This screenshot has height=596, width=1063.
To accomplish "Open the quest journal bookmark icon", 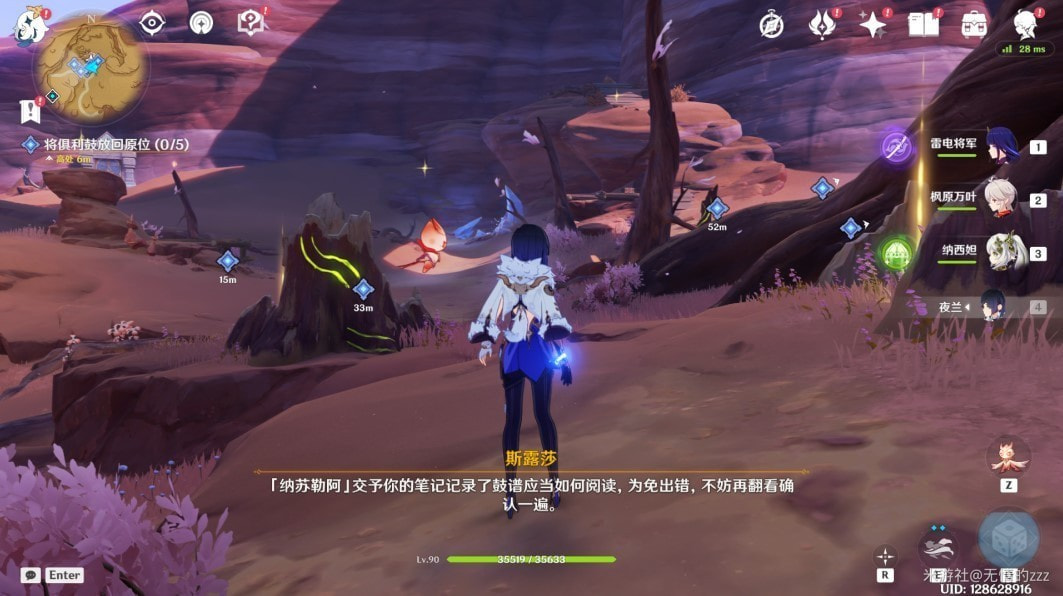I will (x=28, y=110).
